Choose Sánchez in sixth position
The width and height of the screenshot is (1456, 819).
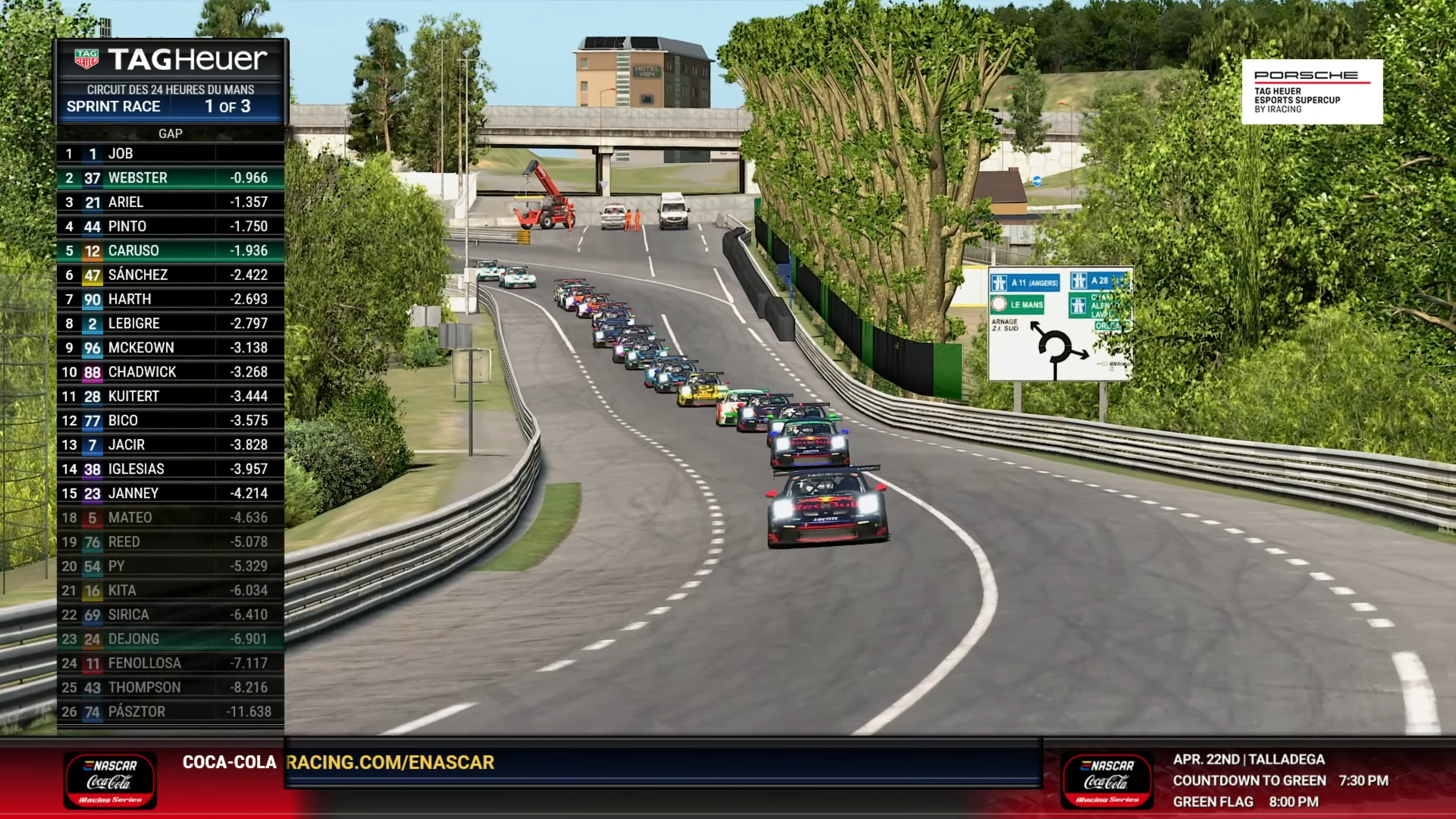(x=170, y=275)
